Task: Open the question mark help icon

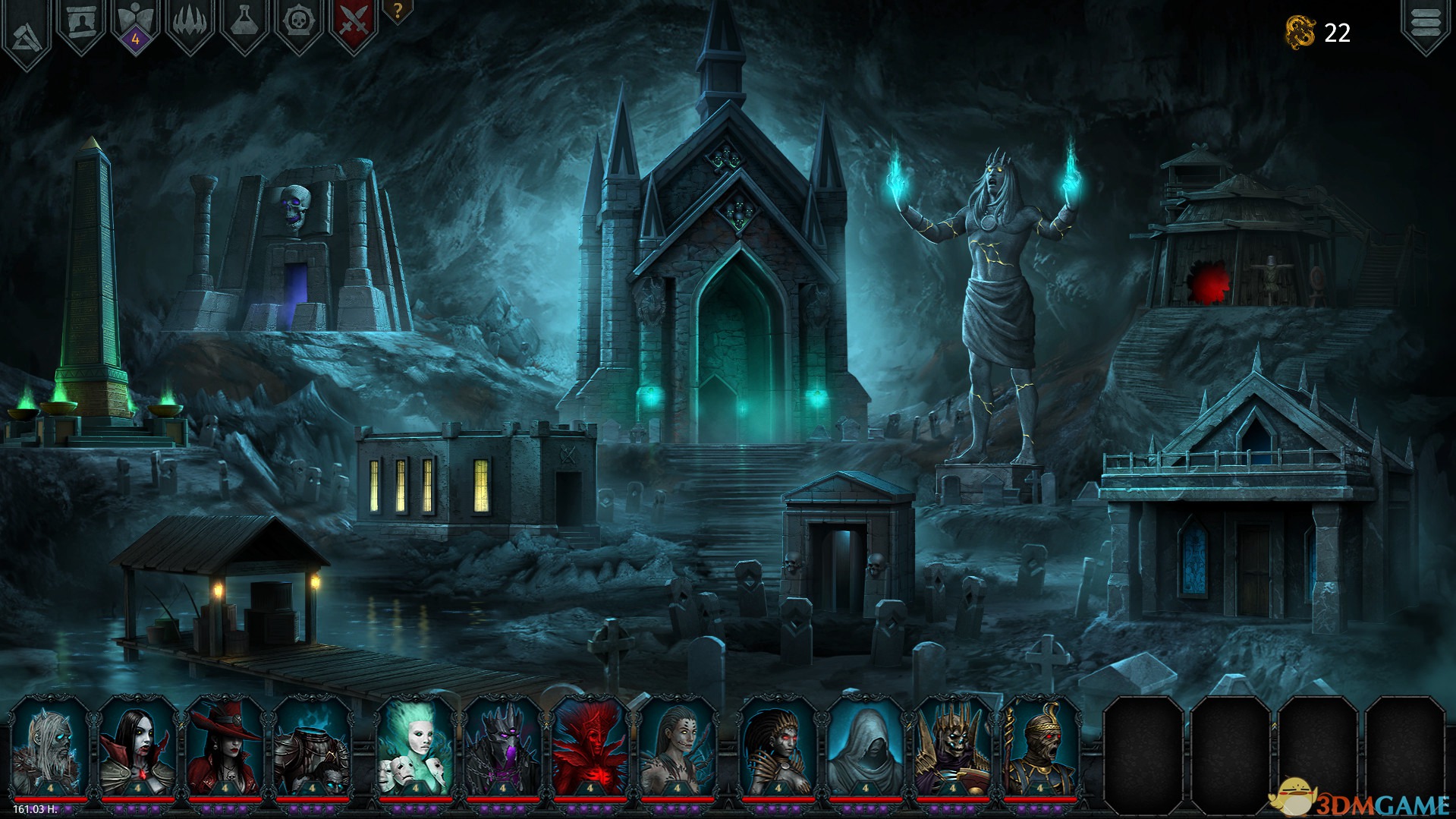Action: pos(397,11)
